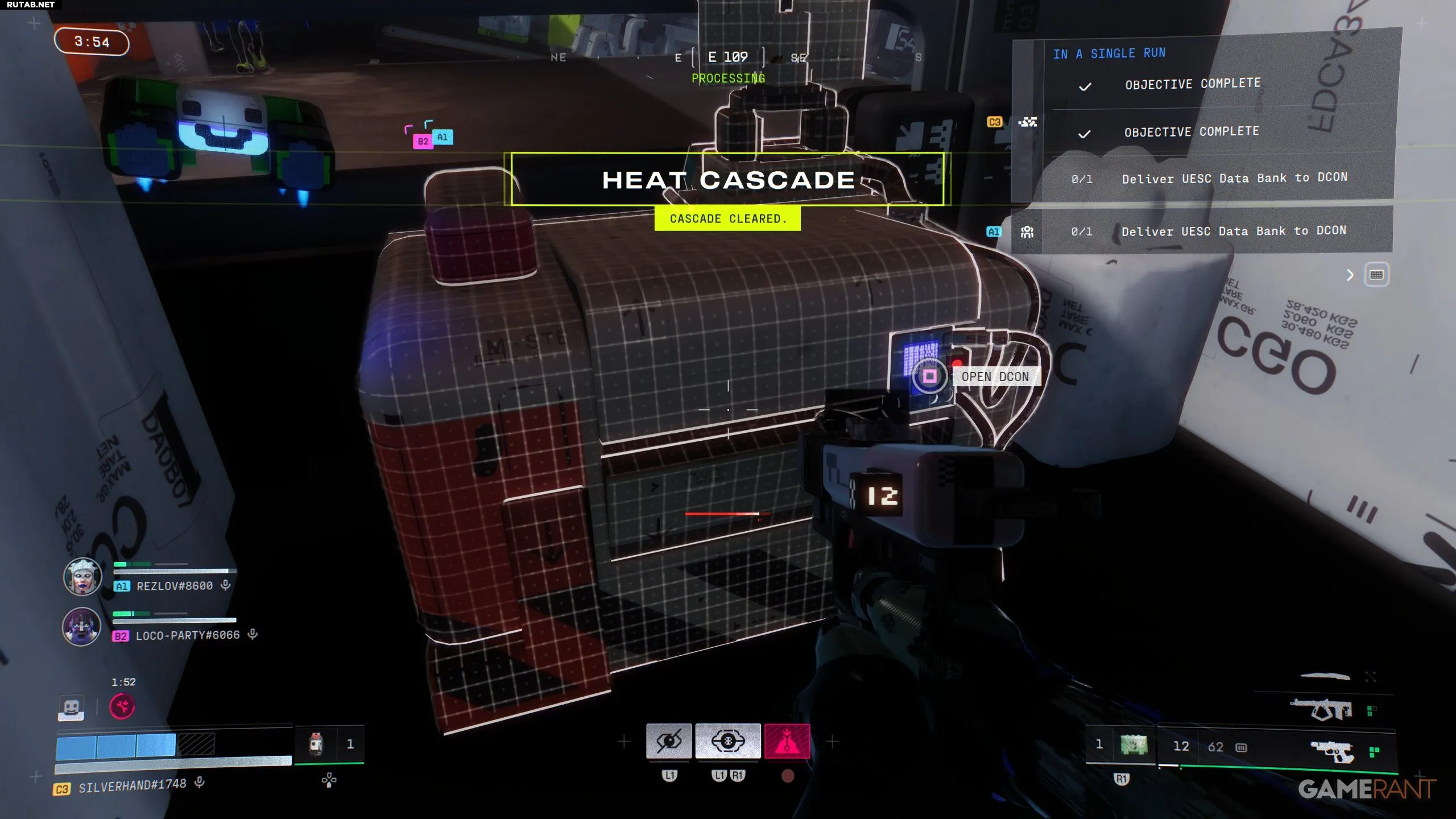
Task: Select the healing consumable slot
Action: 317,744
